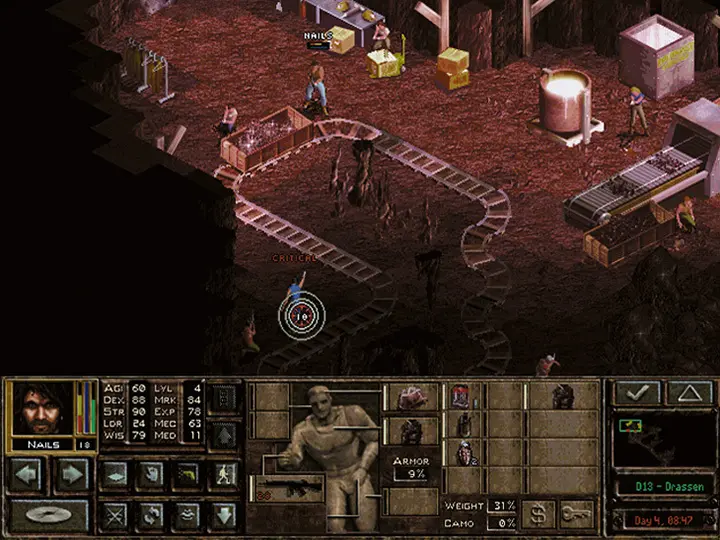Switch to the next merc with right arrow
720x540 pixels.
pos(71,473)
